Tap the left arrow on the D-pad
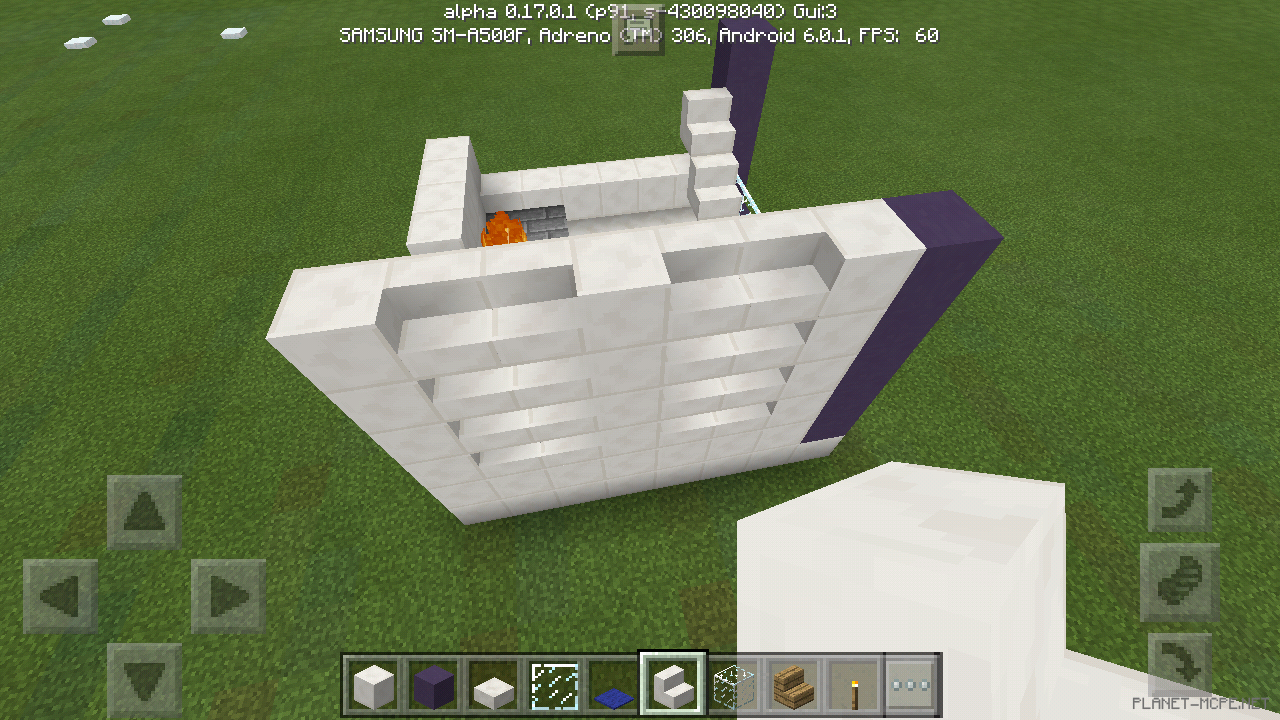This screenshot has width=1280, height=720. pos(60,597)
